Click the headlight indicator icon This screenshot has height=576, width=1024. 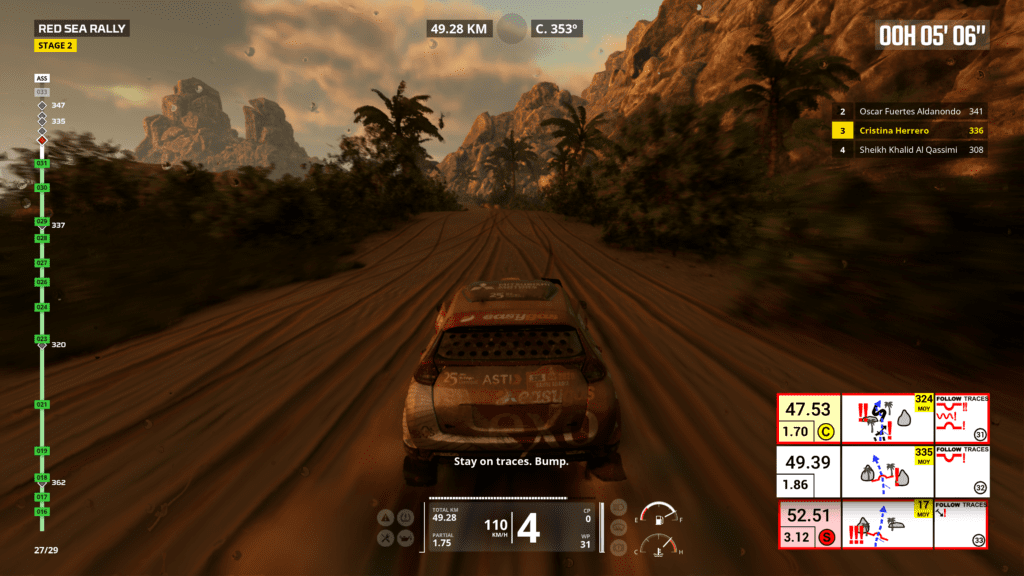tap(619, 507)
